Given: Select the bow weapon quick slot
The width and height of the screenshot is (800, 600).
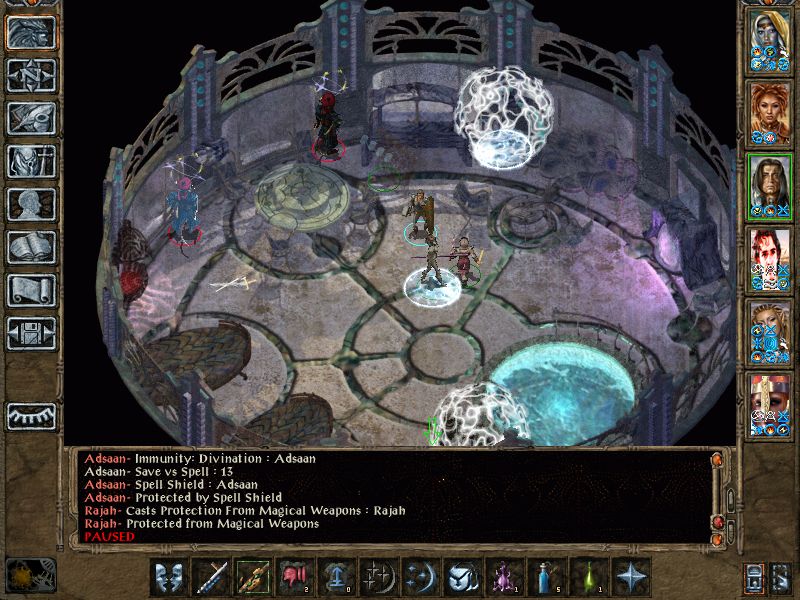Looking at the screenshot, I should [x=252, y=577].
